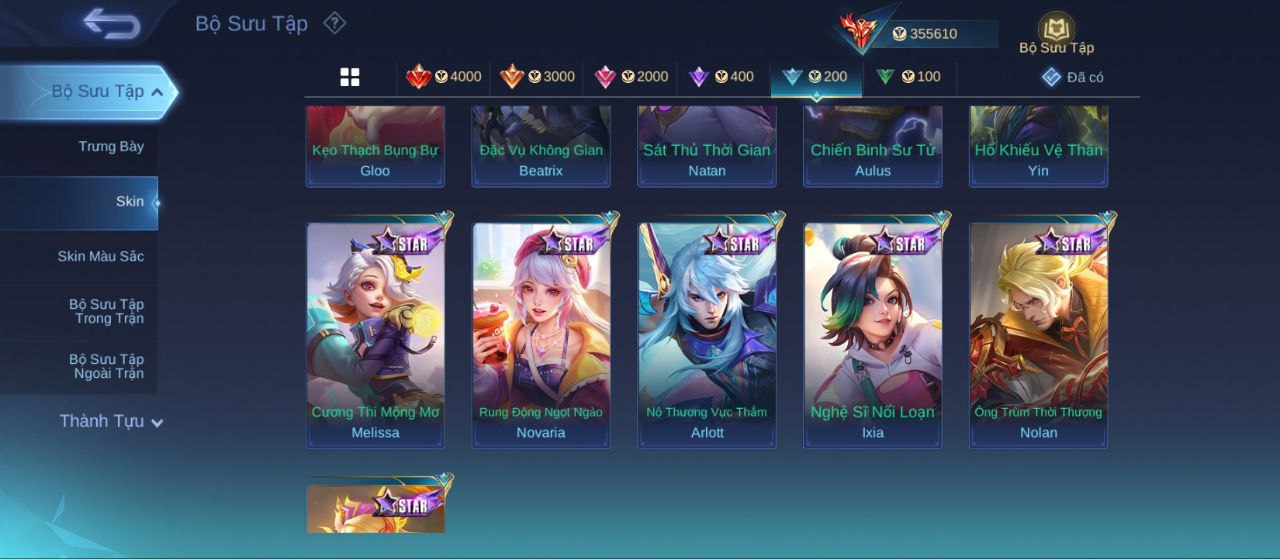The width and height of the screenshot is (1280, 559).
Task: Select the Trưng Bày menu entry
Action: point(111,147)
